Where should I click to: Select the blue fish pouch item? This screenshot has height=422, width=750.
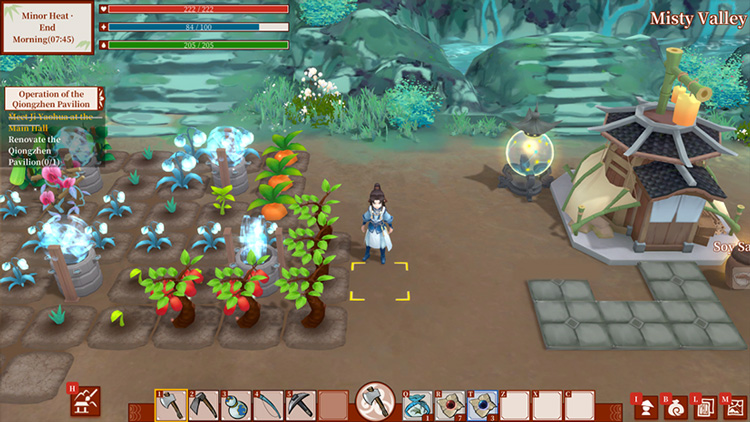419,405
